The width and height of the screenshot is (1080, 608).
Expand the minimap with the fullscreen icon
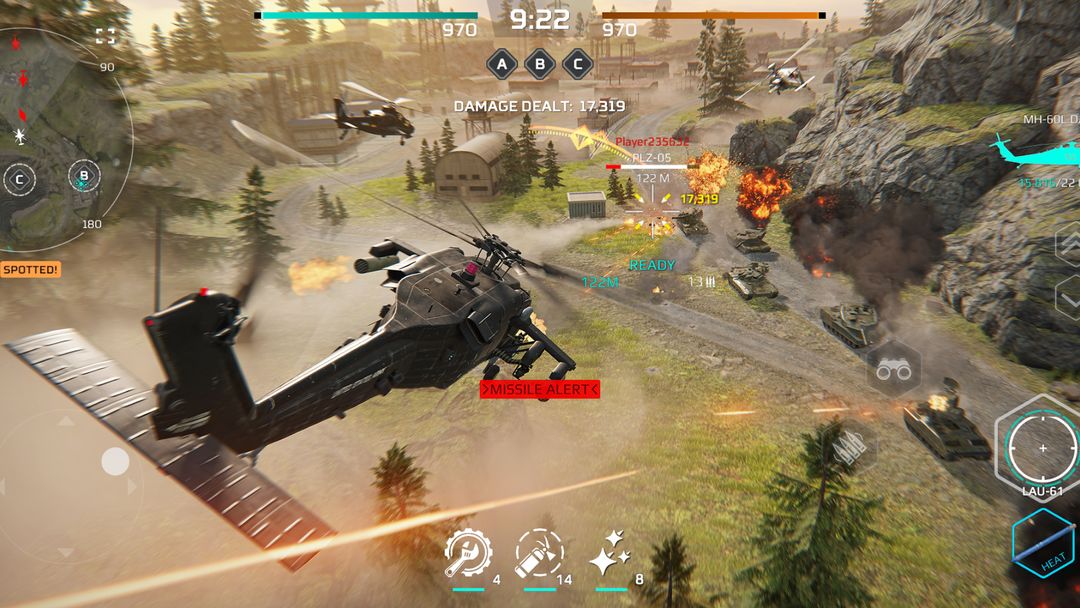[105, 36]
